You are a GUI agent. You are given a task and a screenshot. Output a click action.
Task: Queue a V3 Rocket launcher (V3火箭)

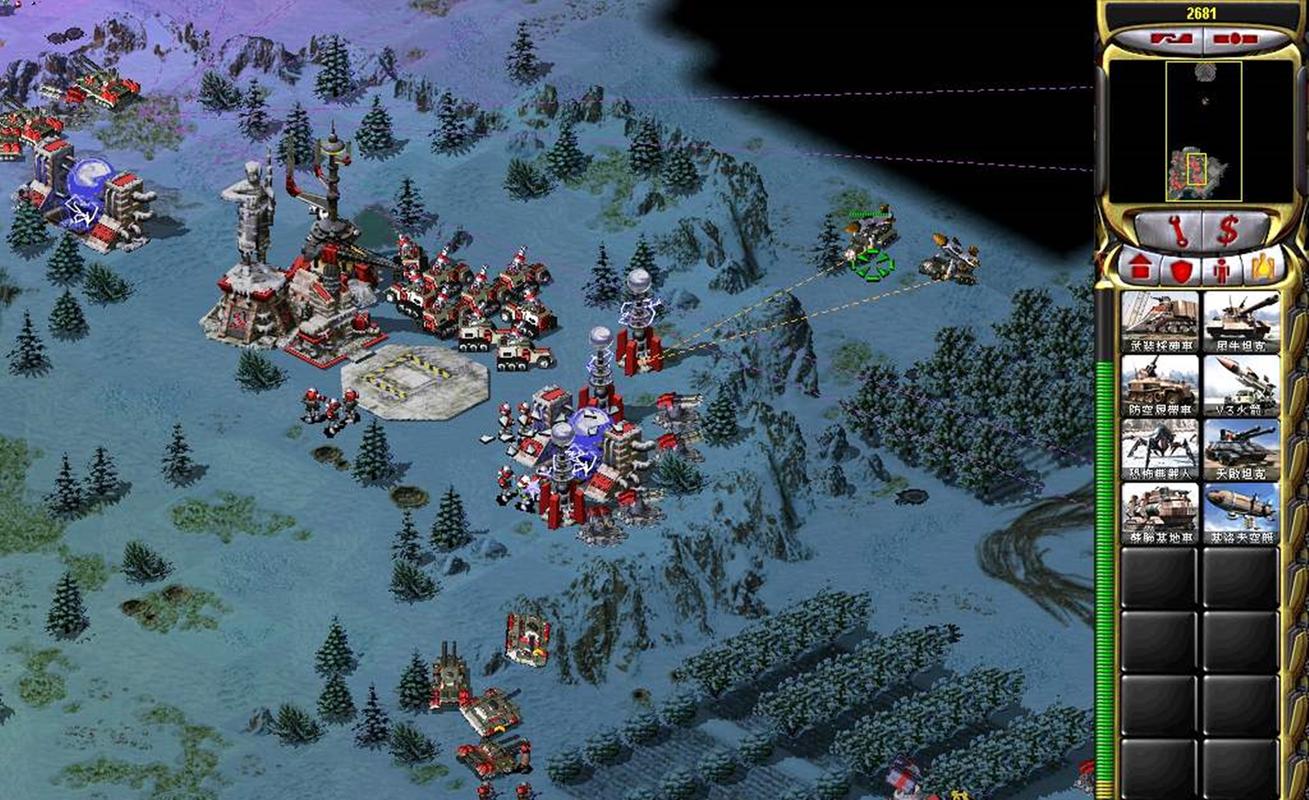1241,386
